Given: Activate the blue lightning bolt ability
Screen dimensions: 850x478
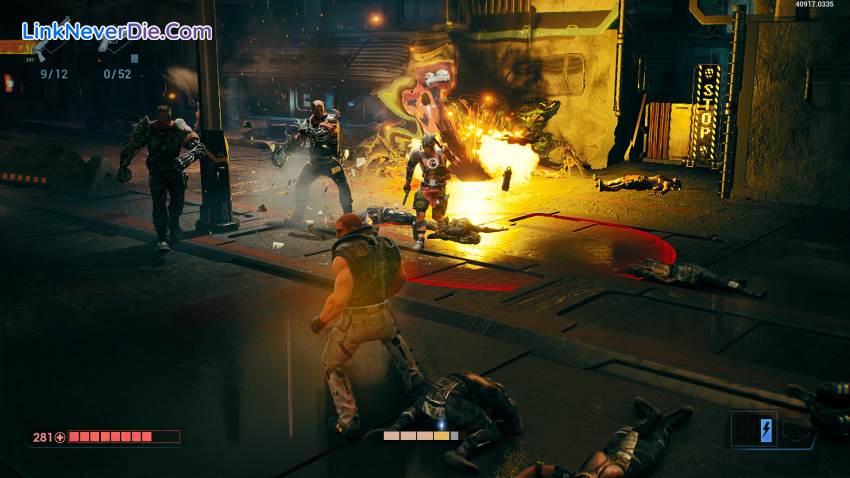Looking at the screenshot, I should coord(766,430).
